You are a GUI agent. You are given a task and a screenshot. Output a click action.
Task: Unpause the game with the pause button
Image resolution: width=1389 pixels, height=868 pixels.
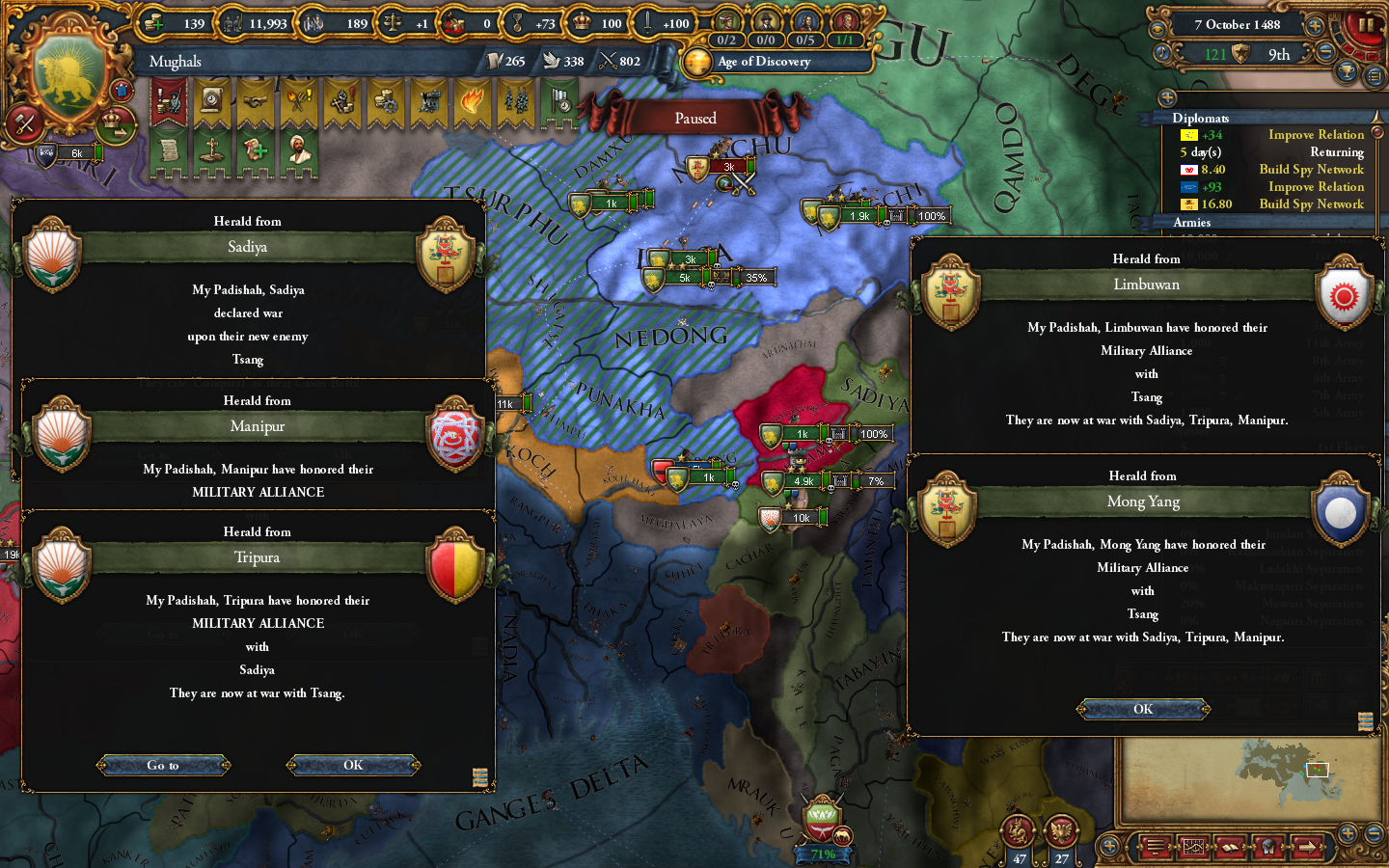1366,24
